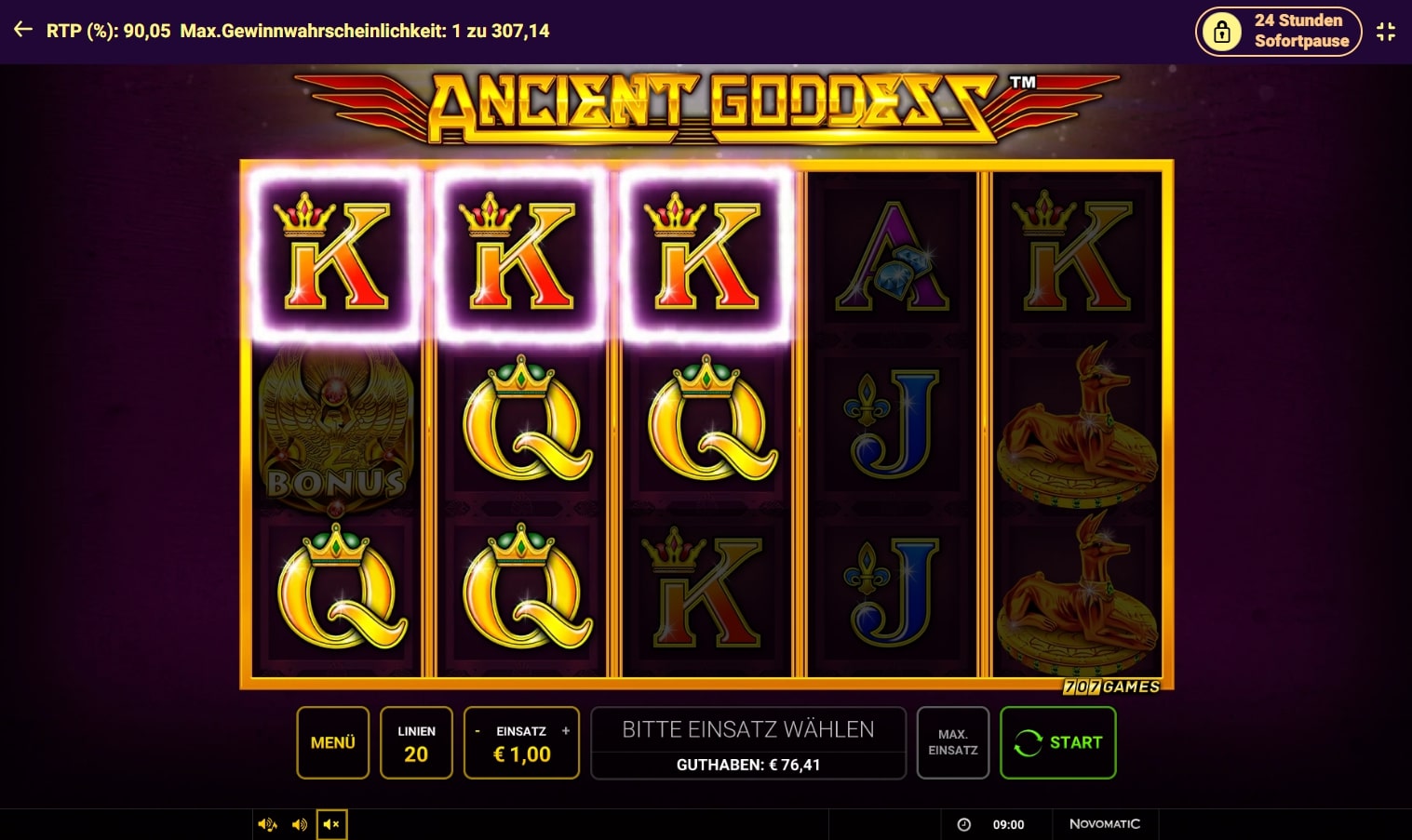Spin the reels with the START button
Viewport: 1412px width, 840px height.
1057,742
